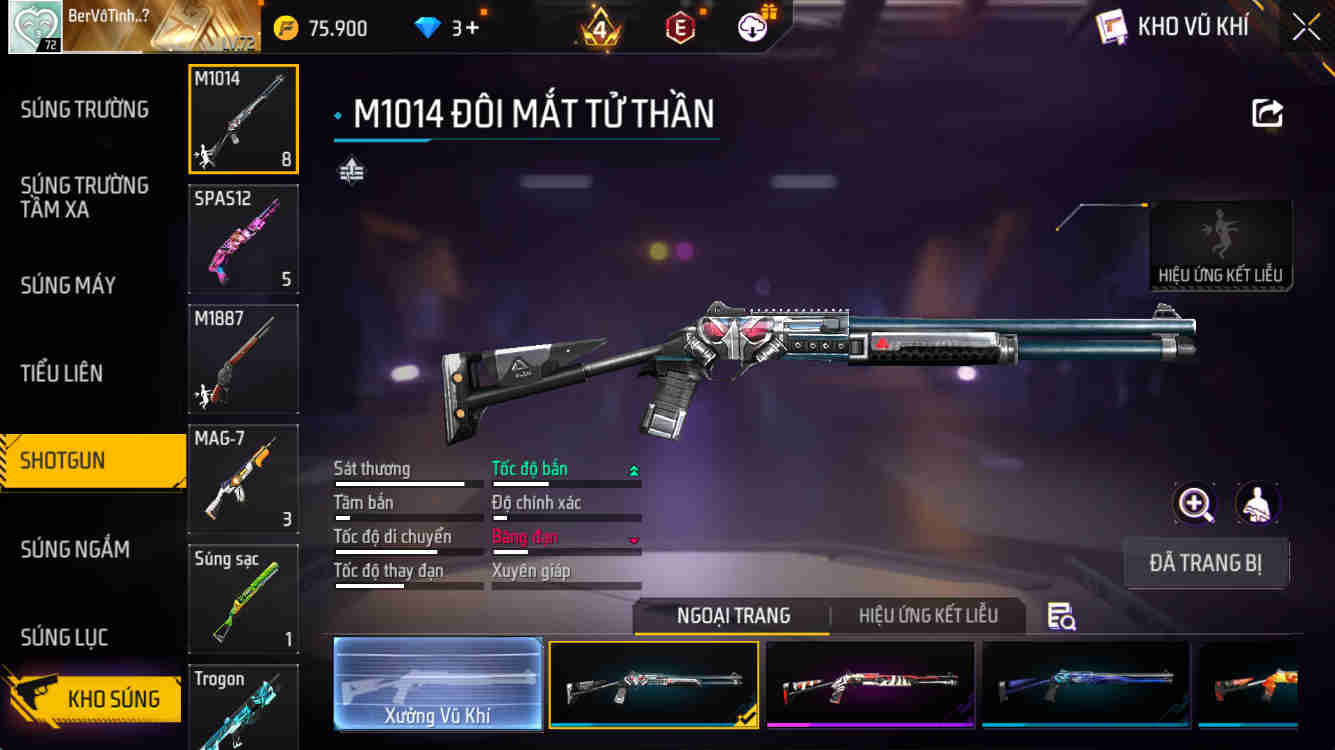
Task: Select the SPAS12 shotgun slot
Action: tap(243, 239)
